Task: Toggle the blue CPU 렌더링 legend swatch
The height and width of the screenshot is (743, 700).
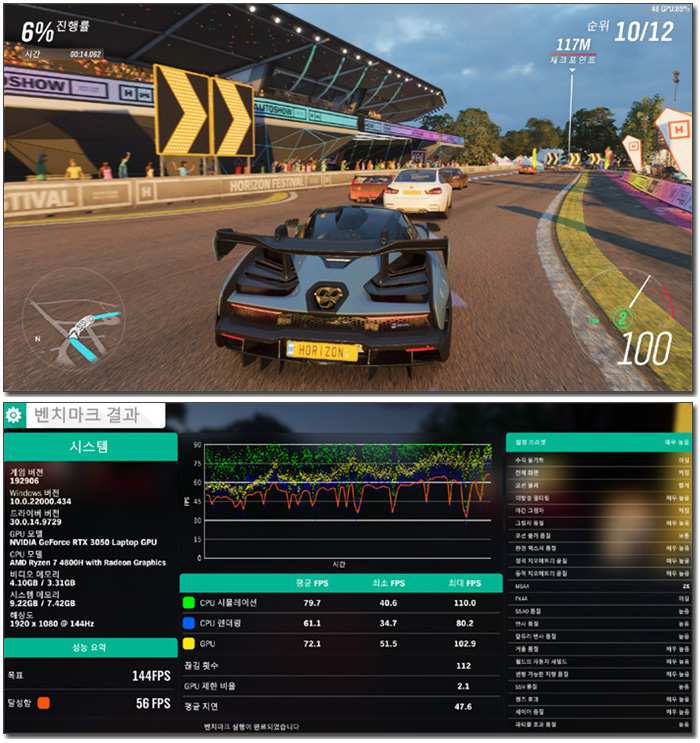Action: pos(188,621)
